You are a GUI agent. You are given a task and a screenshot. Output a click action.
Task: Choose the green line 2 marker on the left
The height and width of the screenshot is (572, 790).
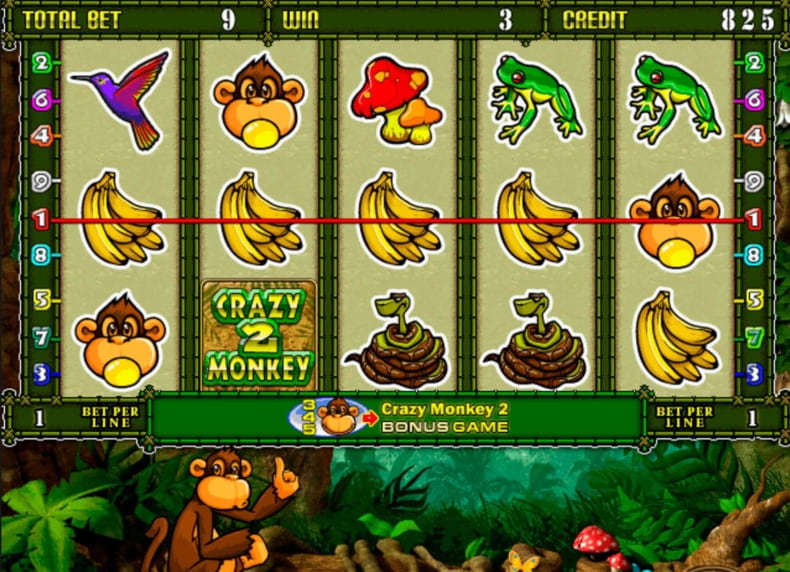(41, 63)
